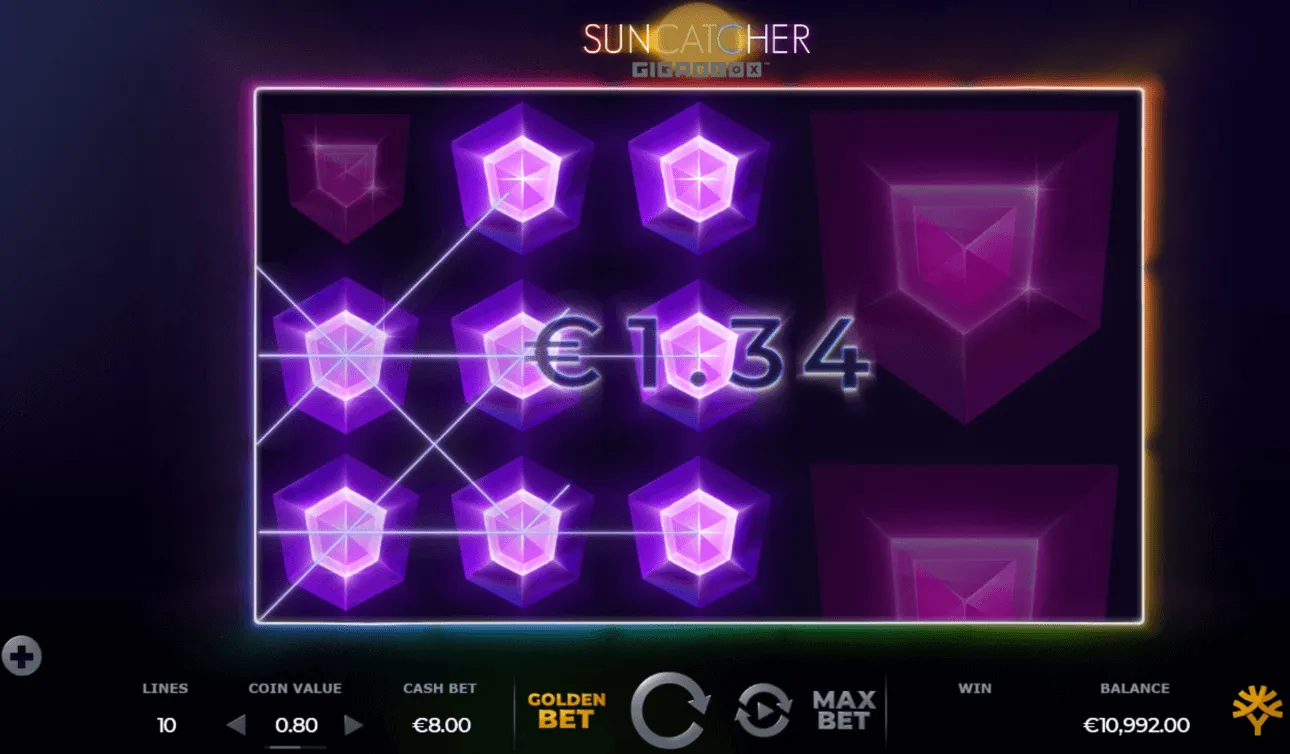Toggle the small faded gem in the top-left cell
Image resolution: width=1290 pixels, height=754 pixels.
click(345, 175)
